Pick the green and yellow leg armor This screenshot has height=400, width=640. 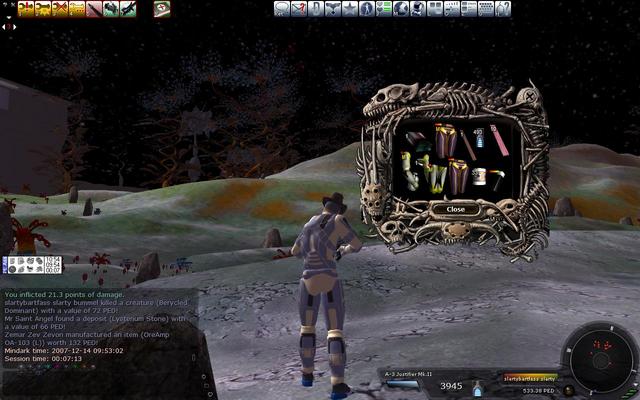point(435,177)
